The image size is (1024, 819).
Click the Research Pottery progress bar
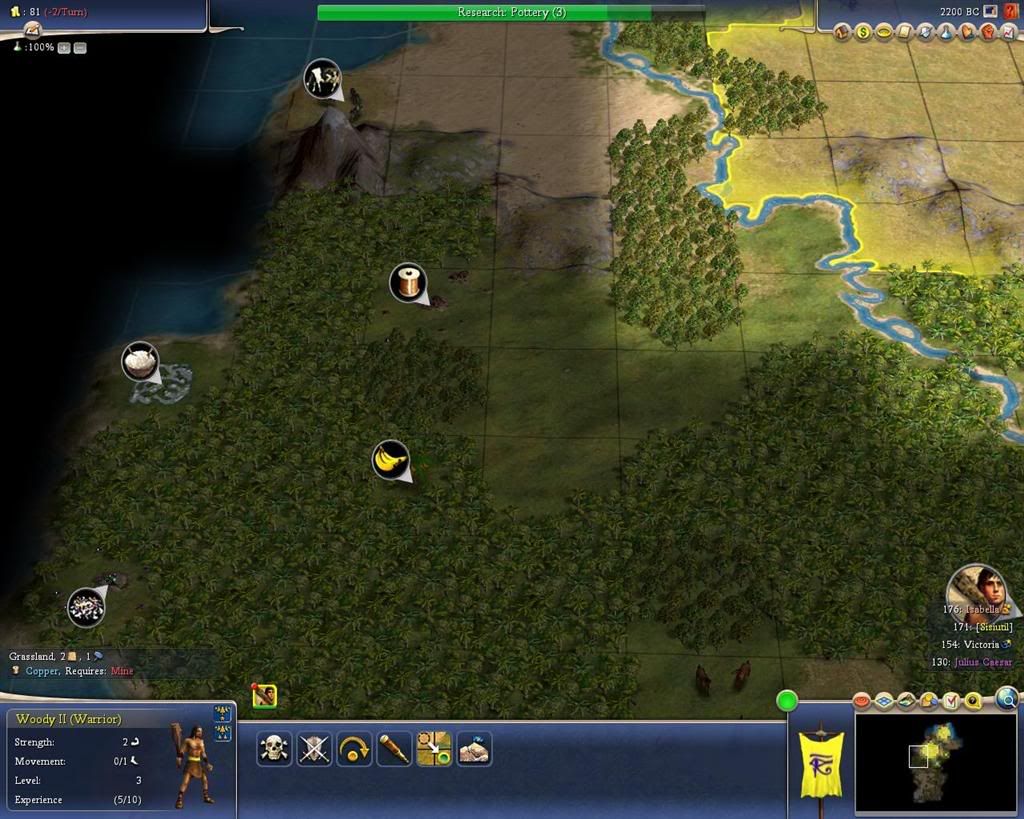tap(511, 12)
